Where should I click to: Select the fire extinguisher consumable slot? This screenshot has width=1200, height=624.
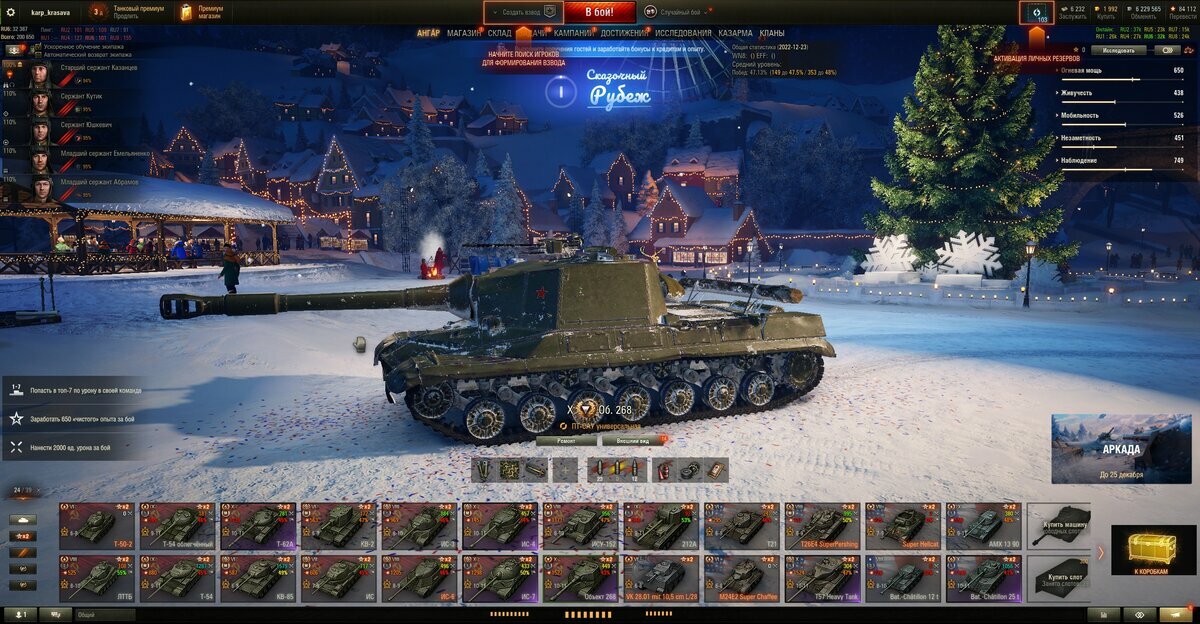click(x=664, y=470)
